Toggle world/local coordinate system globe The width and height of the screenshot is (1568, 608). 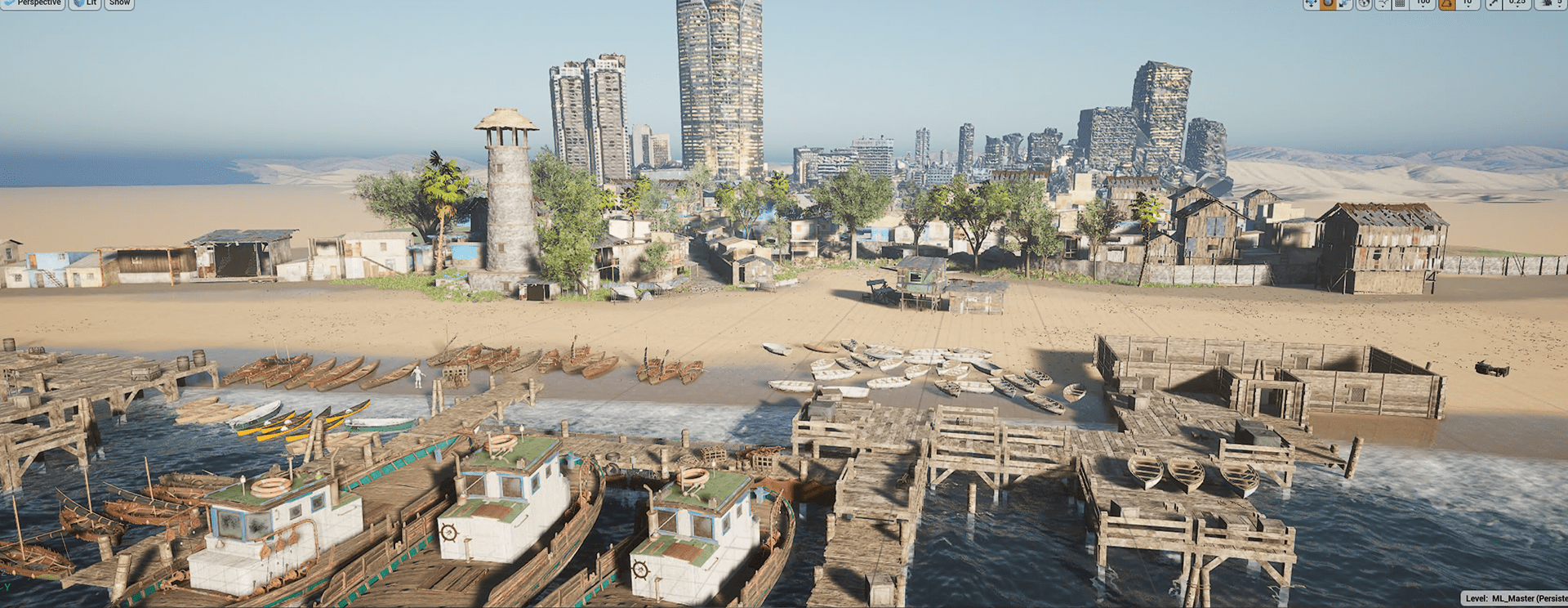tap(1364, 3)
